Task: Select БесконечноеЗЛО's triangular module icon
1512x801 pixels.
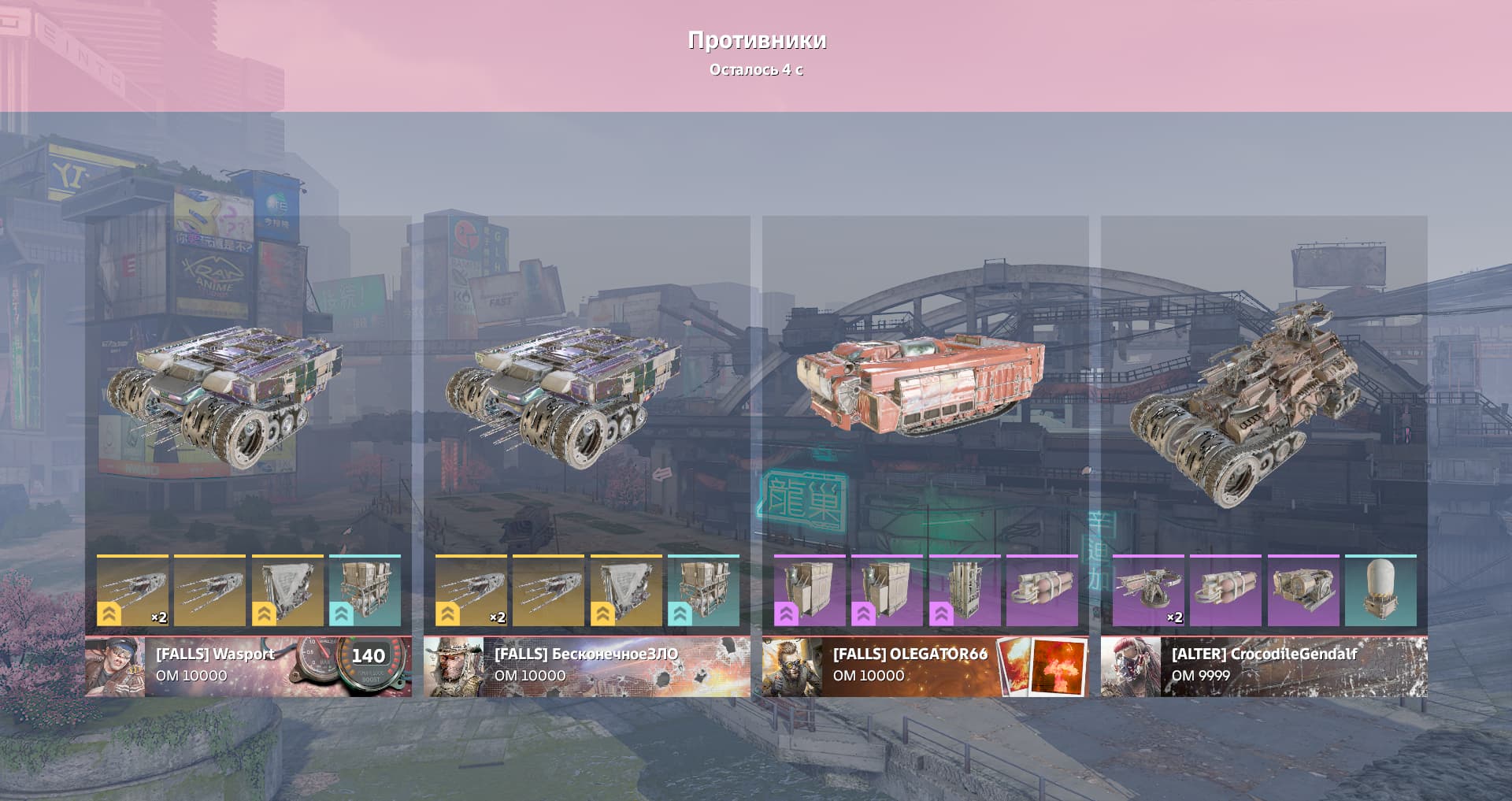Action: [x=626, y=591]
